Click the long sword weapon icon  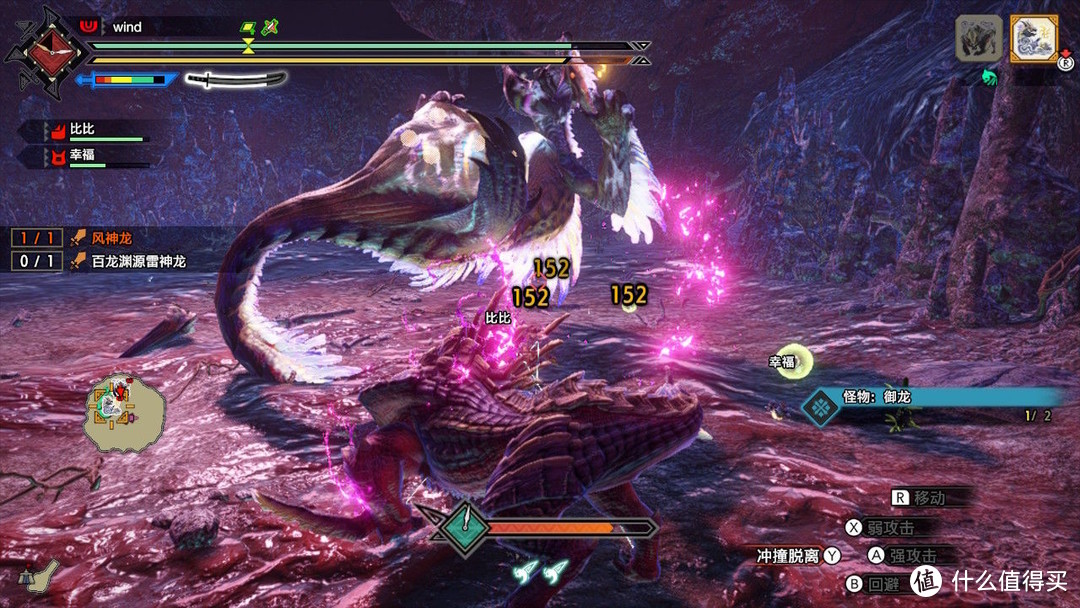pyautogui.click(x=235, y=79)
